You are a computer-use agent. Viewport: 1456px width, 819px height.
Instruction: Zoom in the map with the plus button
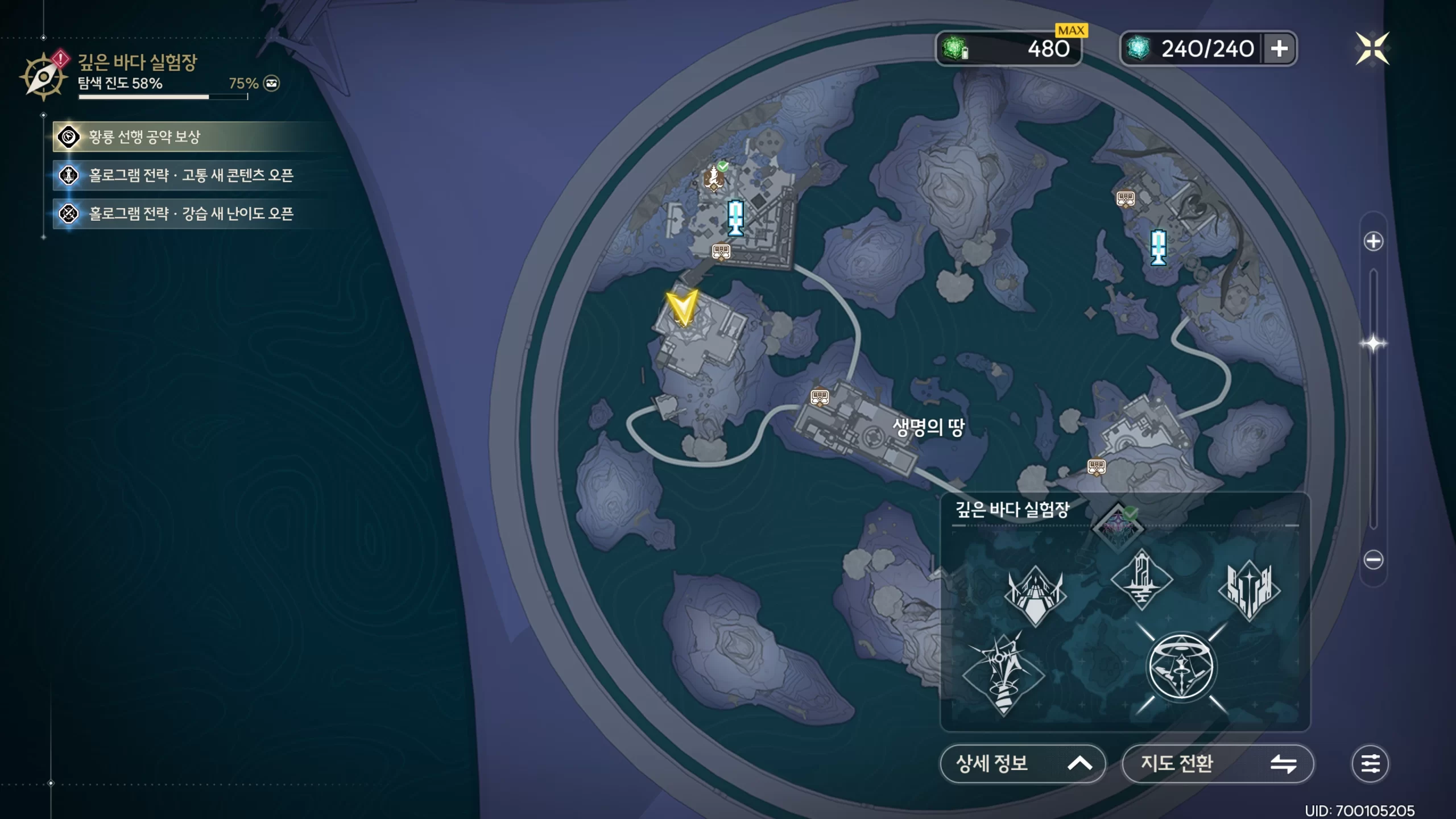coord(1373,241)
